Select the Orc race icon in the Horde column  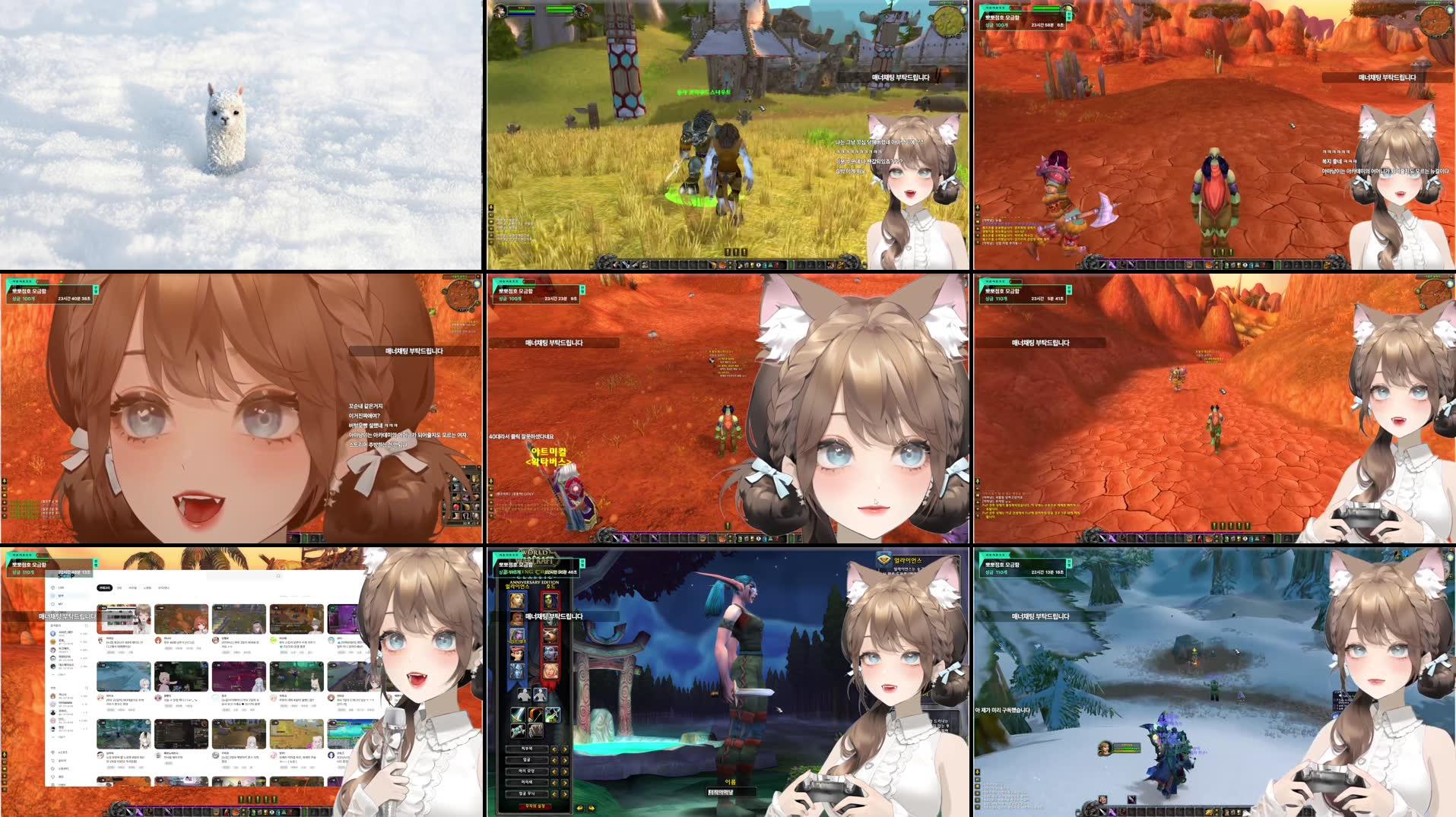[x=548, y=600]
